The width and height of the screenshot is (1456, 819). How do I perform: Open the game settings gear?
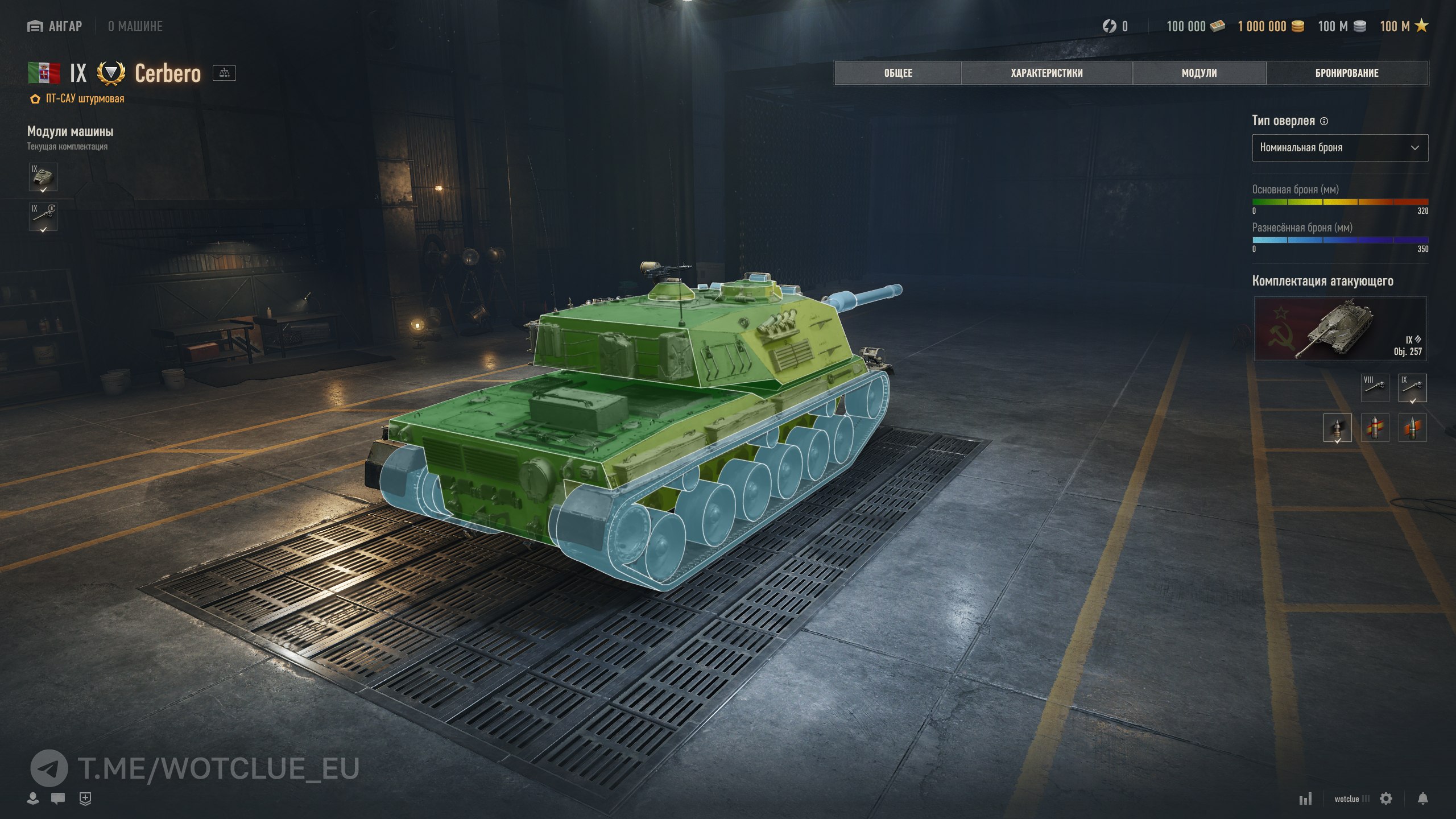[1386, 799]
